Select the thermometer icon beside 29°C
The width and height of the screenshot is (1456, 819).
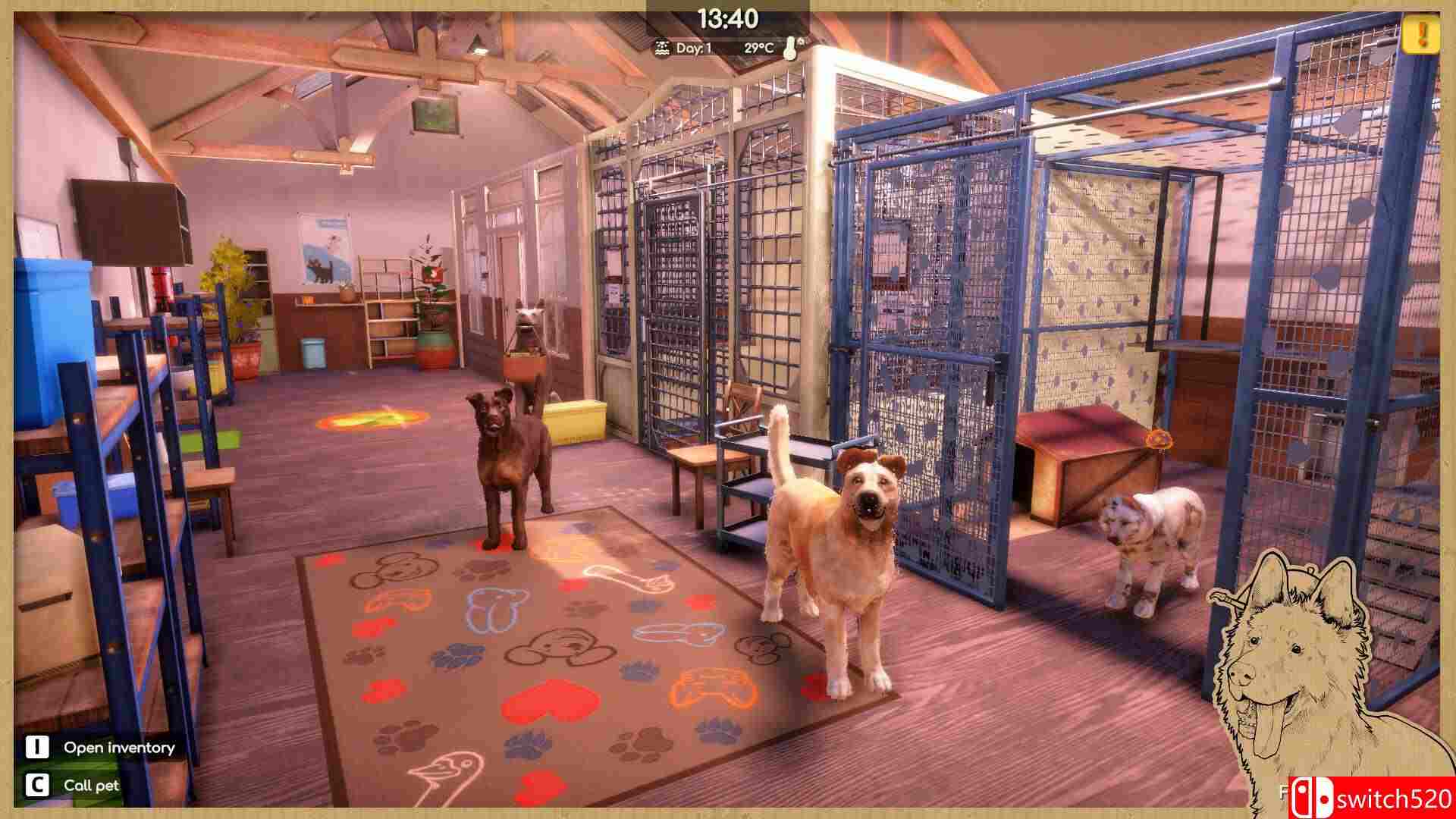click(x=789, y=47)
